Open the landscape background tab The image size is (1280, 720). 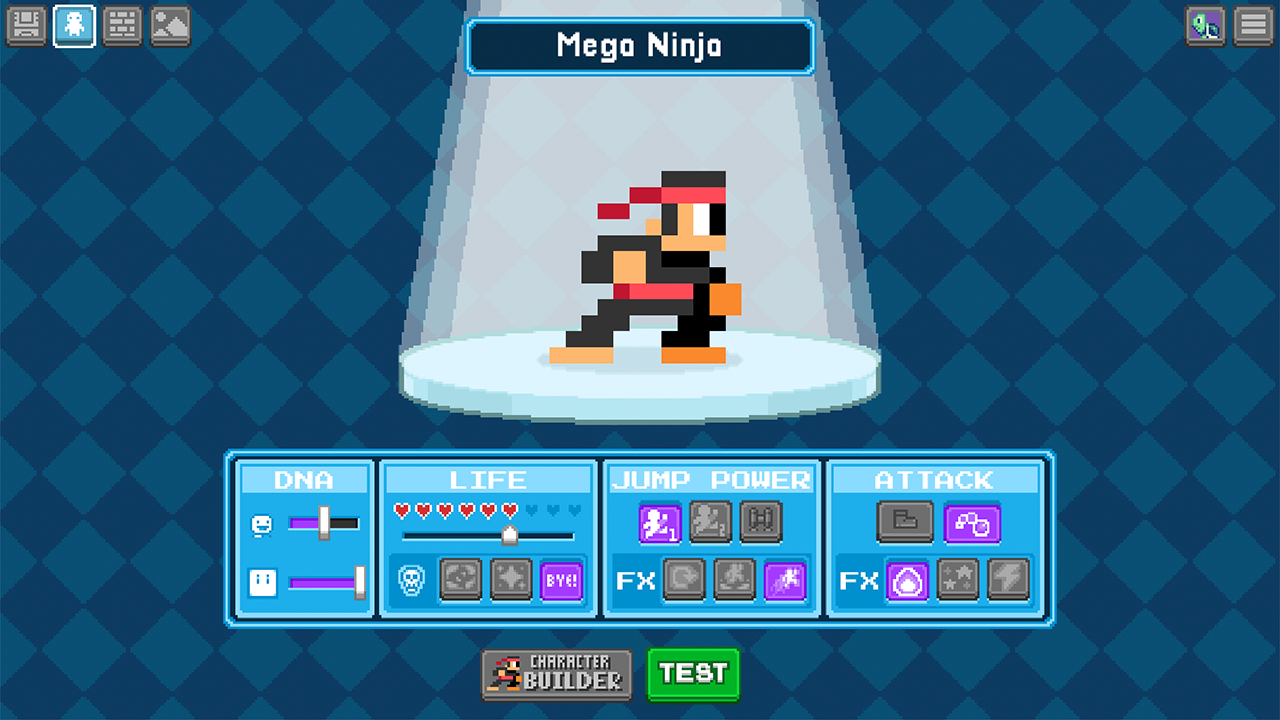[x=171, y=26]
